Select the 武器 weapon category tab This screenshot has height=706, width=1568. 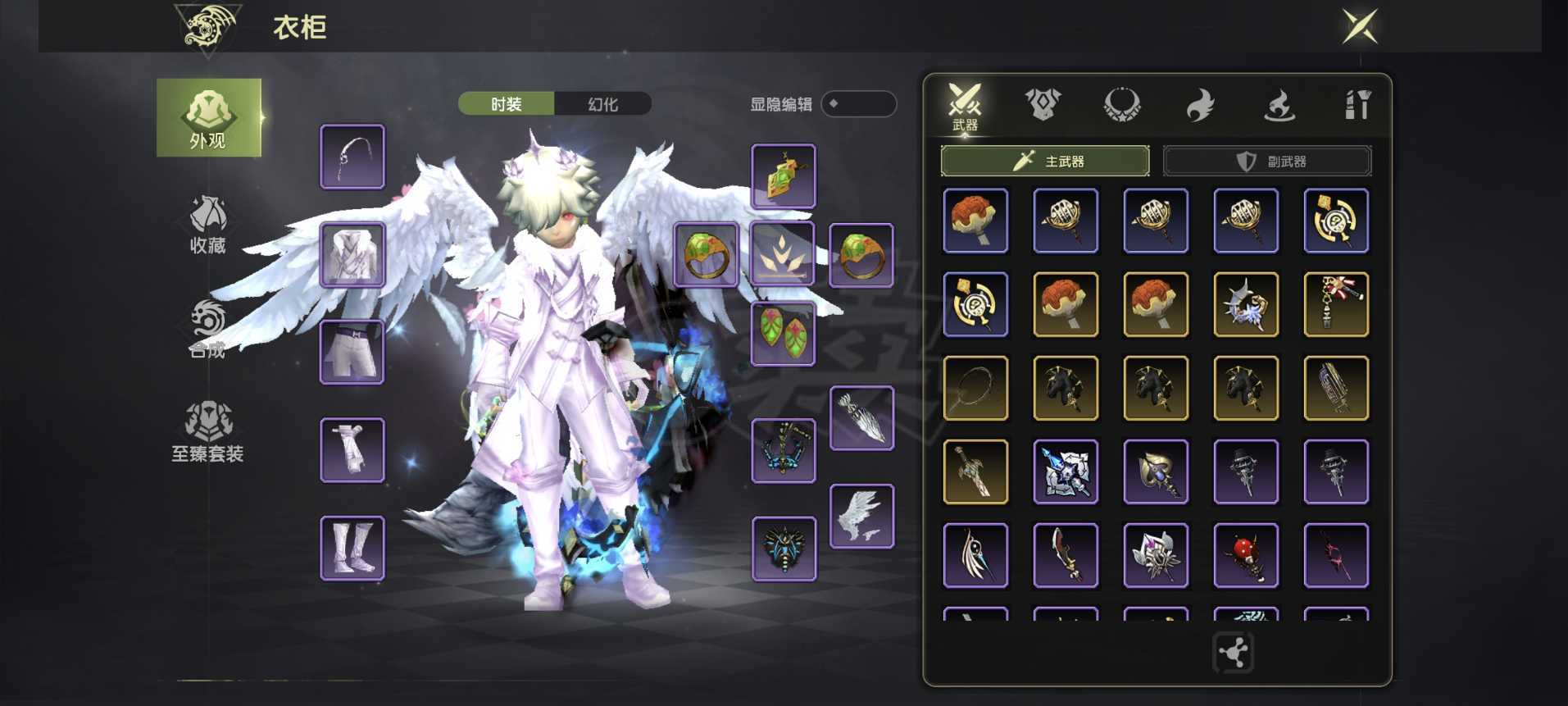click(965, 106)
